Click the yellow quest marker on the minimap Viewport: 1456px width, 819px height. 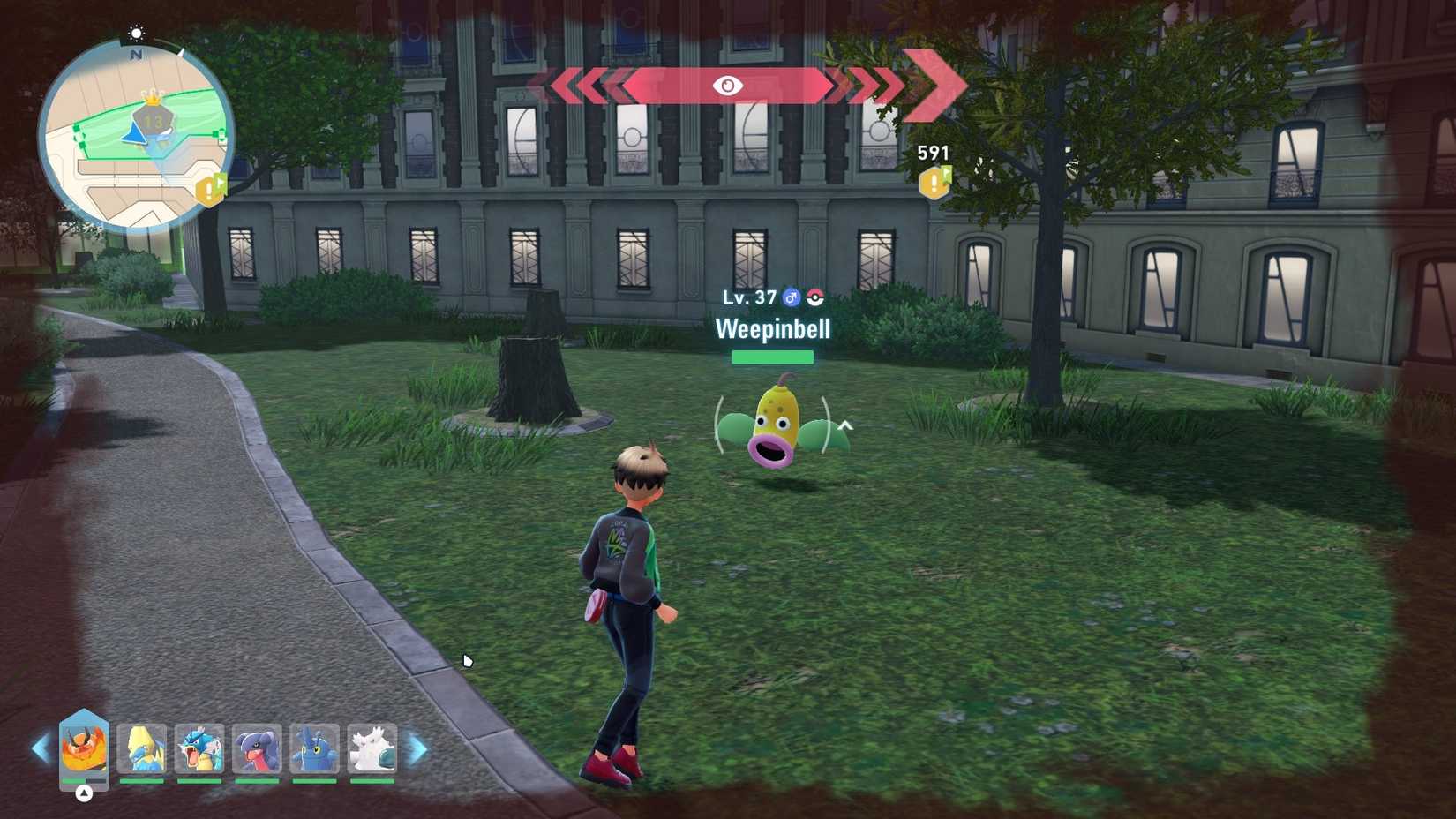pyautogui.click(x=208, y=190)
